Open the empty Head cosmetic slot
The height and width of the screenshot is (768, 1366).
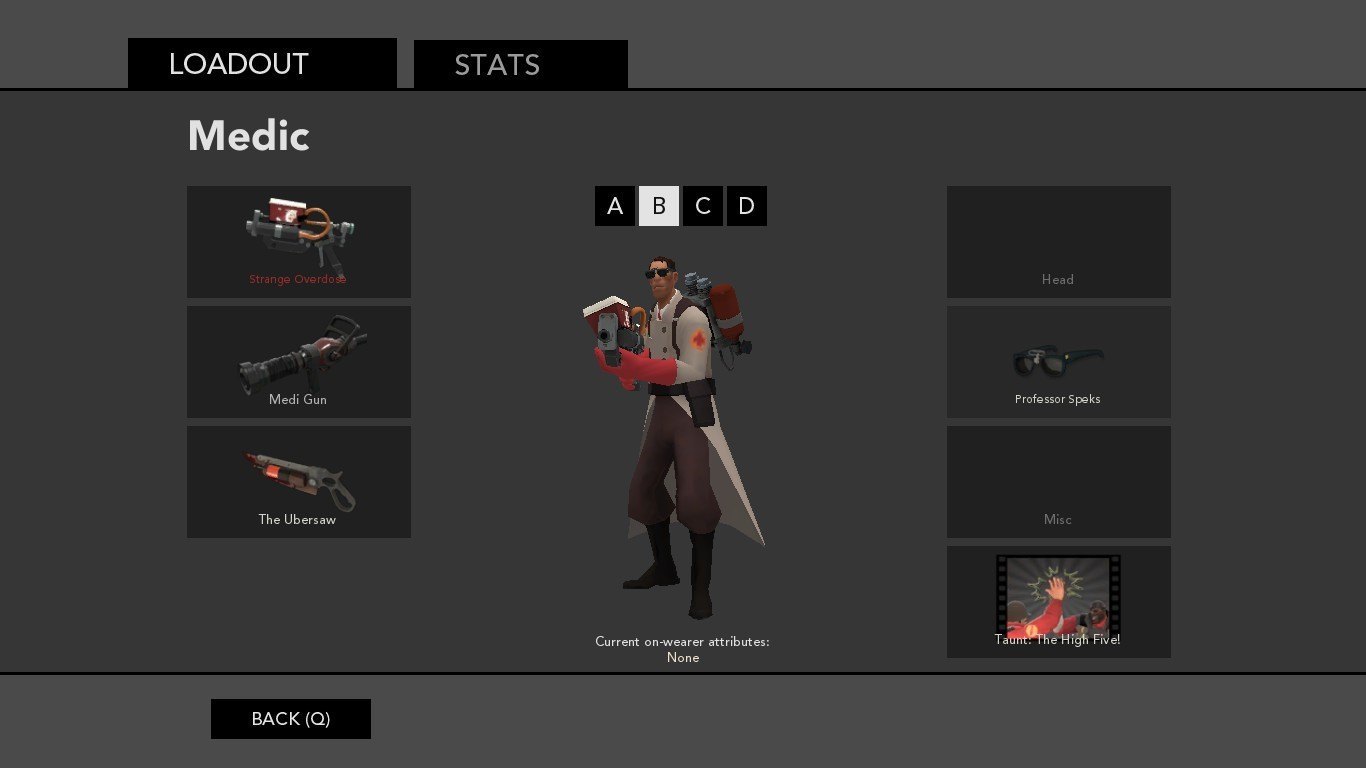pos(1059,242)
